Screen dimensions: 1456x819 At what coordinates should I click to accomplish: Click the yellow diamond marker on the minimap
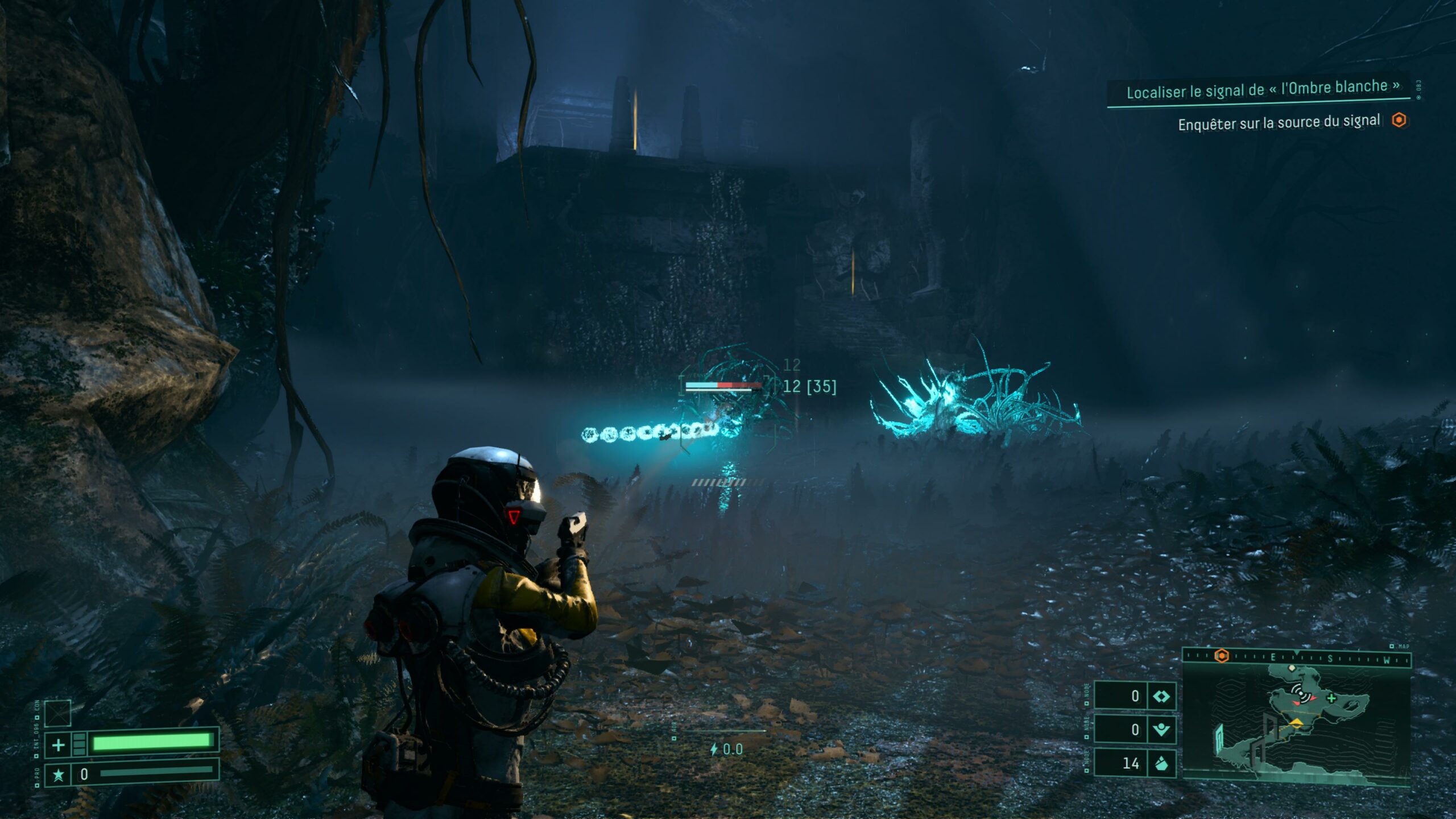point(1296,722)
